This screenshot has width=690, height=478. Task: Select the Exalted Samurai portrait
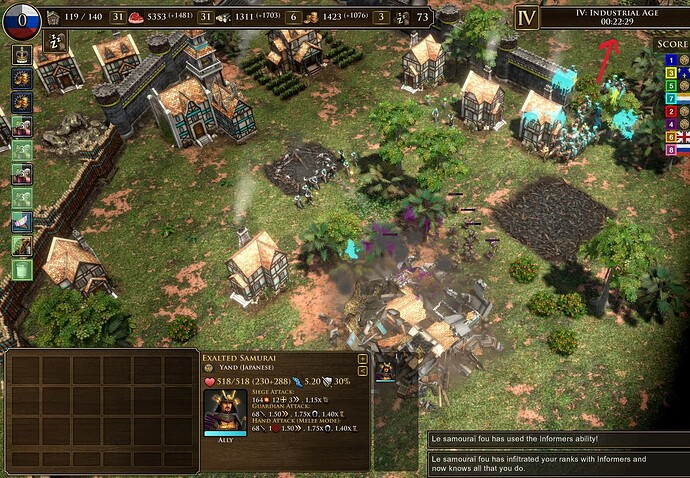[x=225, y=409]
